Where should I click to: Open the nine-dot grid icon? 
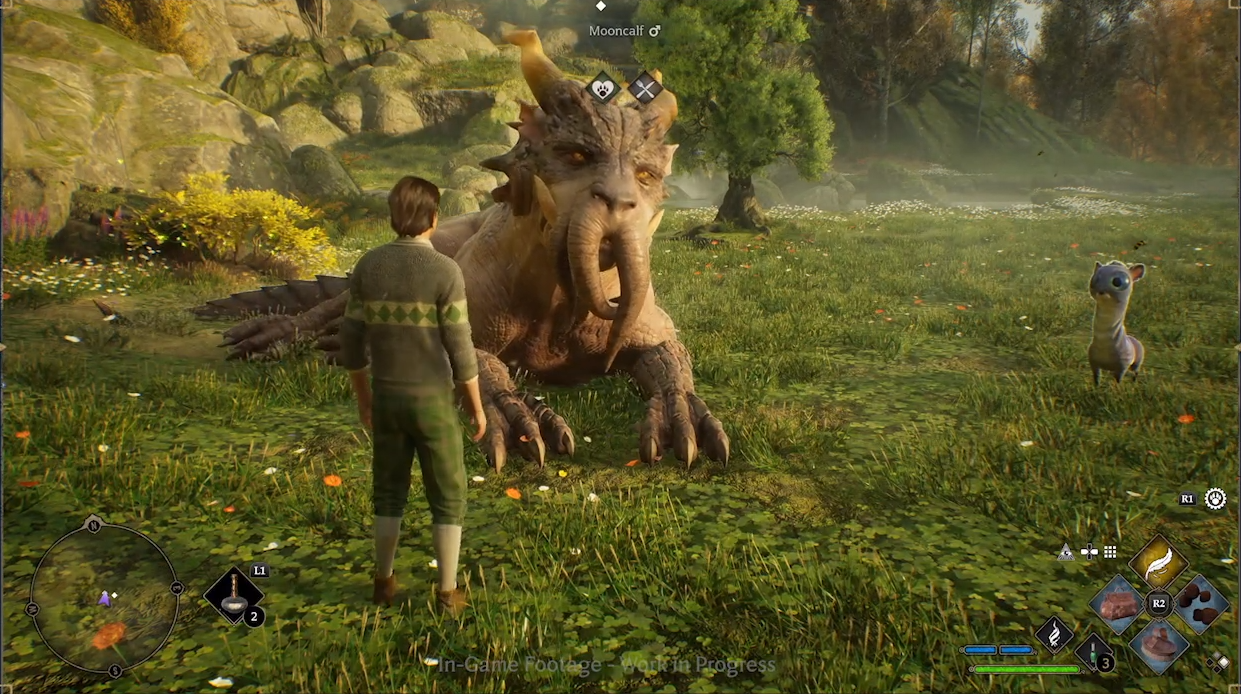[1109, 552]
